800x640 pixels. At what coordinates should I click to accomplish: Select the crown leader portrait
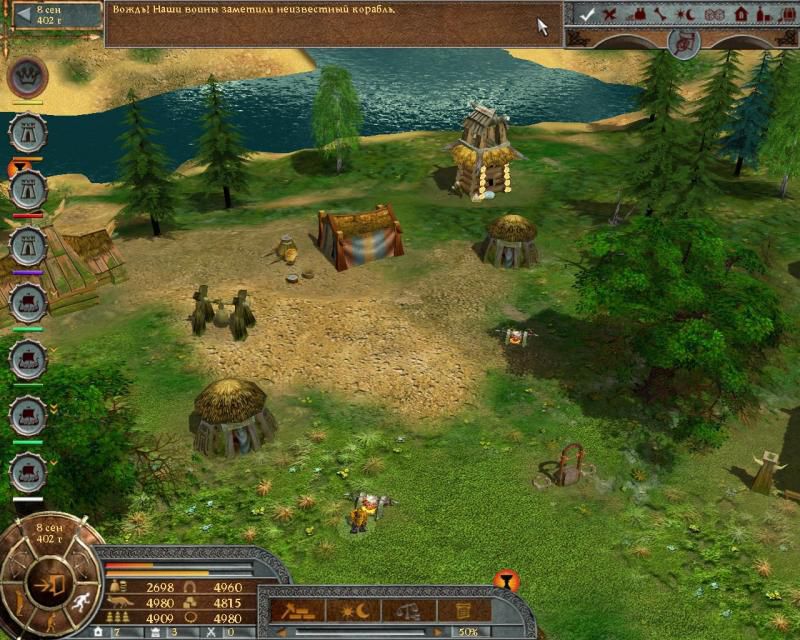pyautogui.click(x=26, y=77)
